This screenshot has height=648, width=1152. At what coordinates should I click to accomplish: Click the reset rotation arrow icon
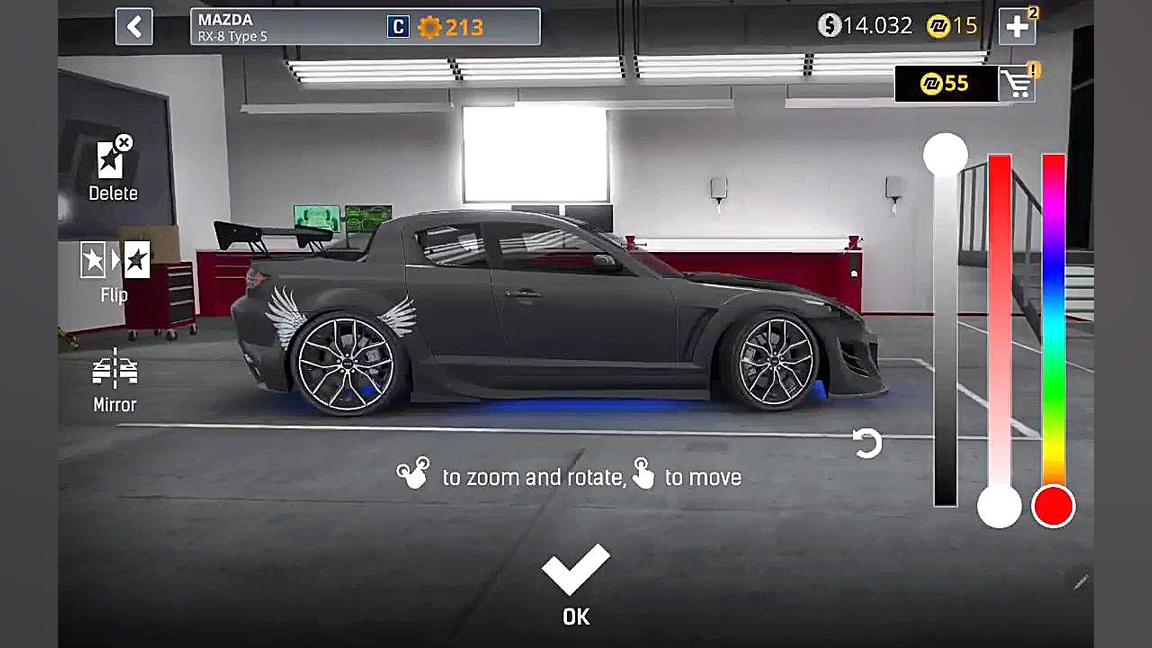tap(867, 443)
